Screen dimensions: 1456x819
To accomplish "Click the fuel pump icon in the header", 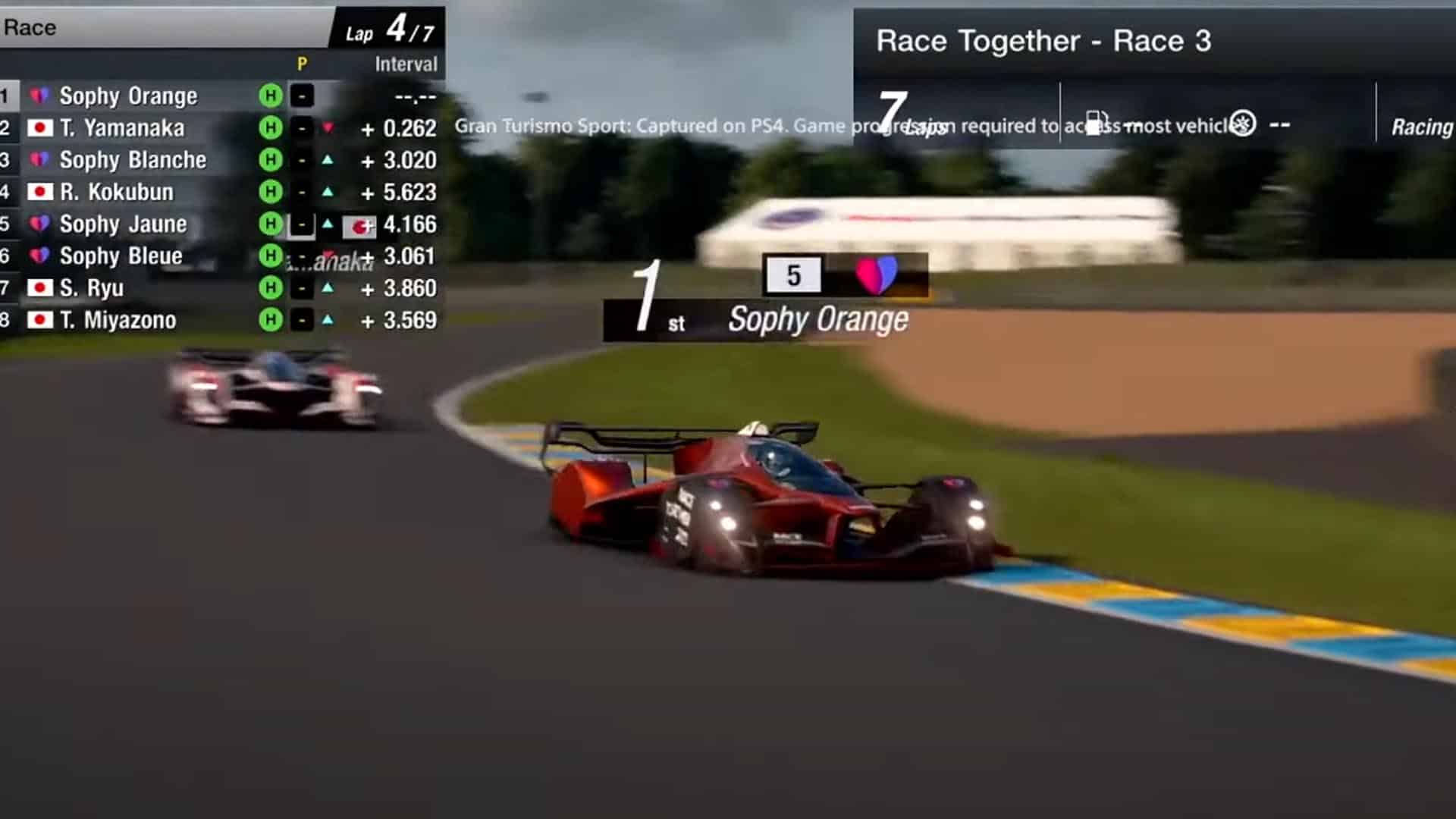I will 1095,124.
